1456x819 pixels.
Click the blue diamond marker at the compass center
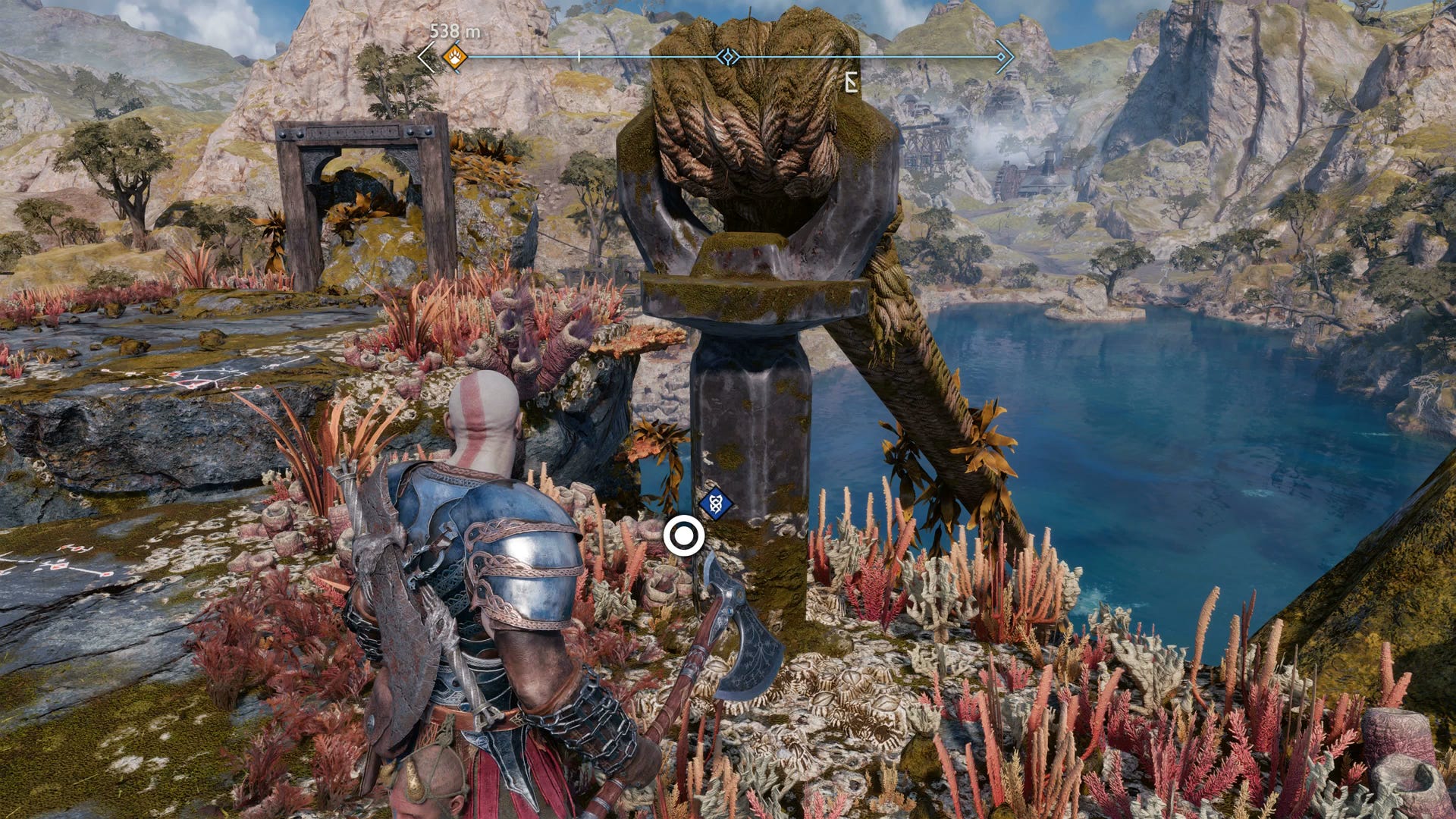[728, 57]
